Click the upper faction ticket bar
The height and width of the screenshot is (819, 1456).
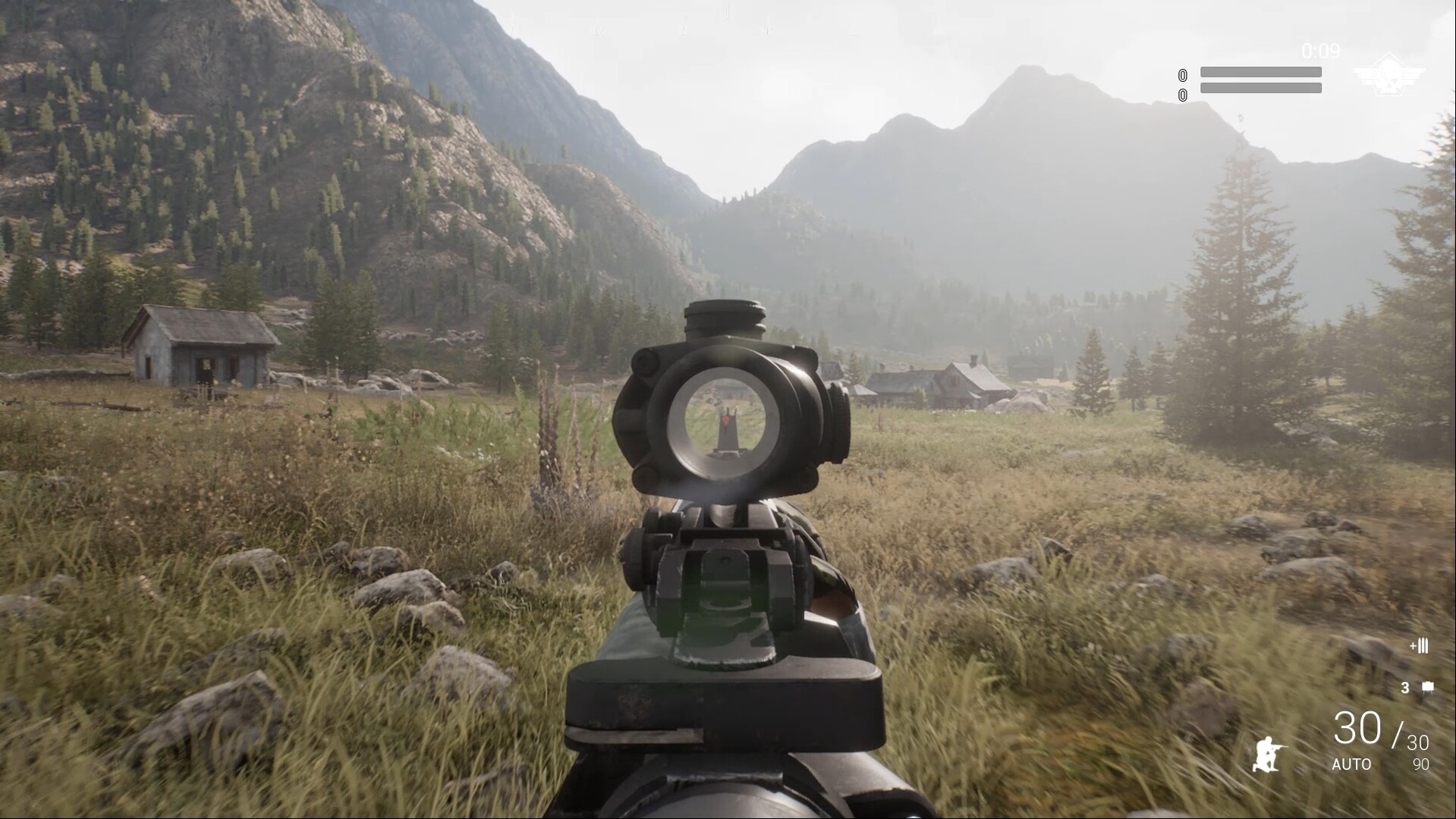1259,72
